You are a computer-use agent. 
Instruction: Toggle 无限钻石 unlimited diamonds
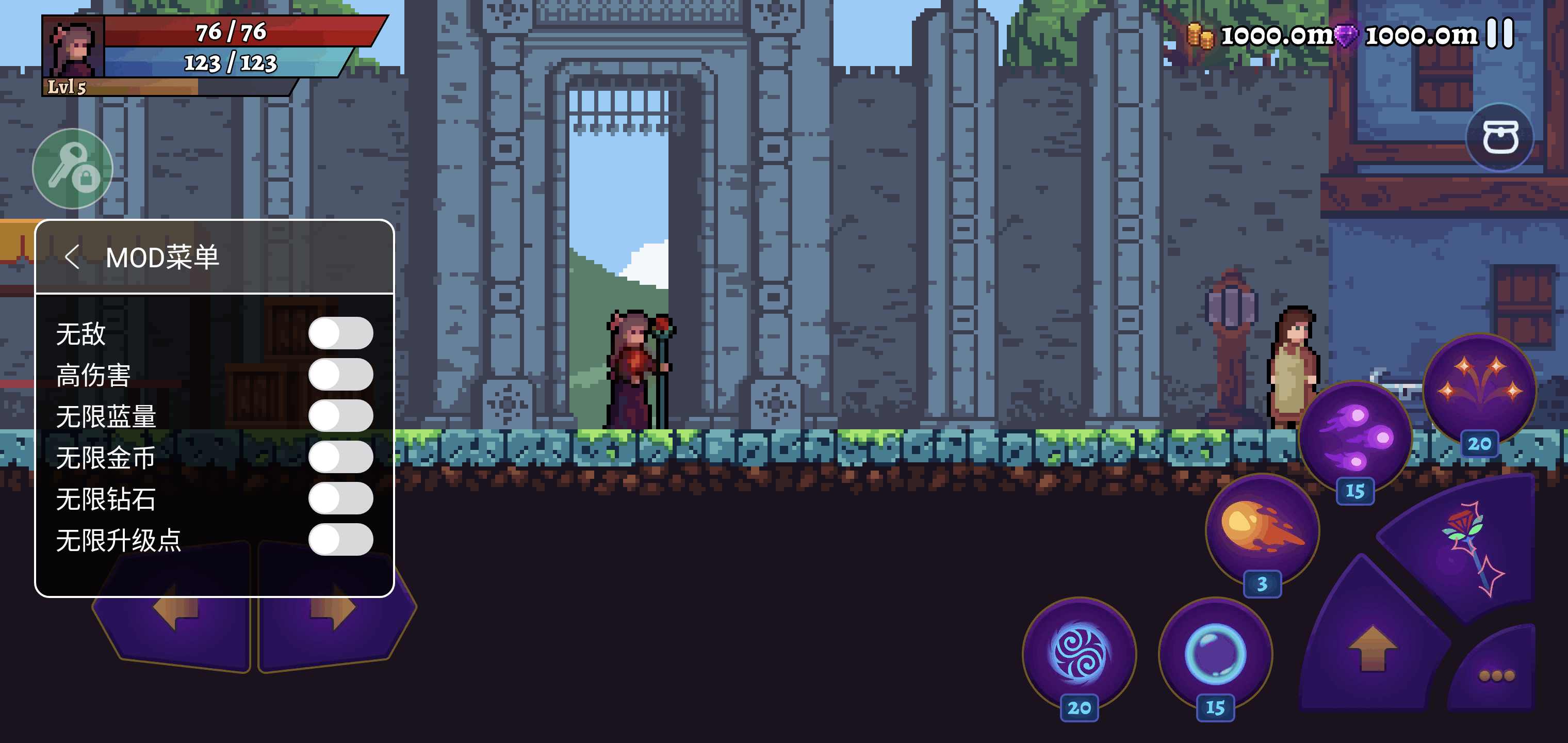(x=340, y=498)
